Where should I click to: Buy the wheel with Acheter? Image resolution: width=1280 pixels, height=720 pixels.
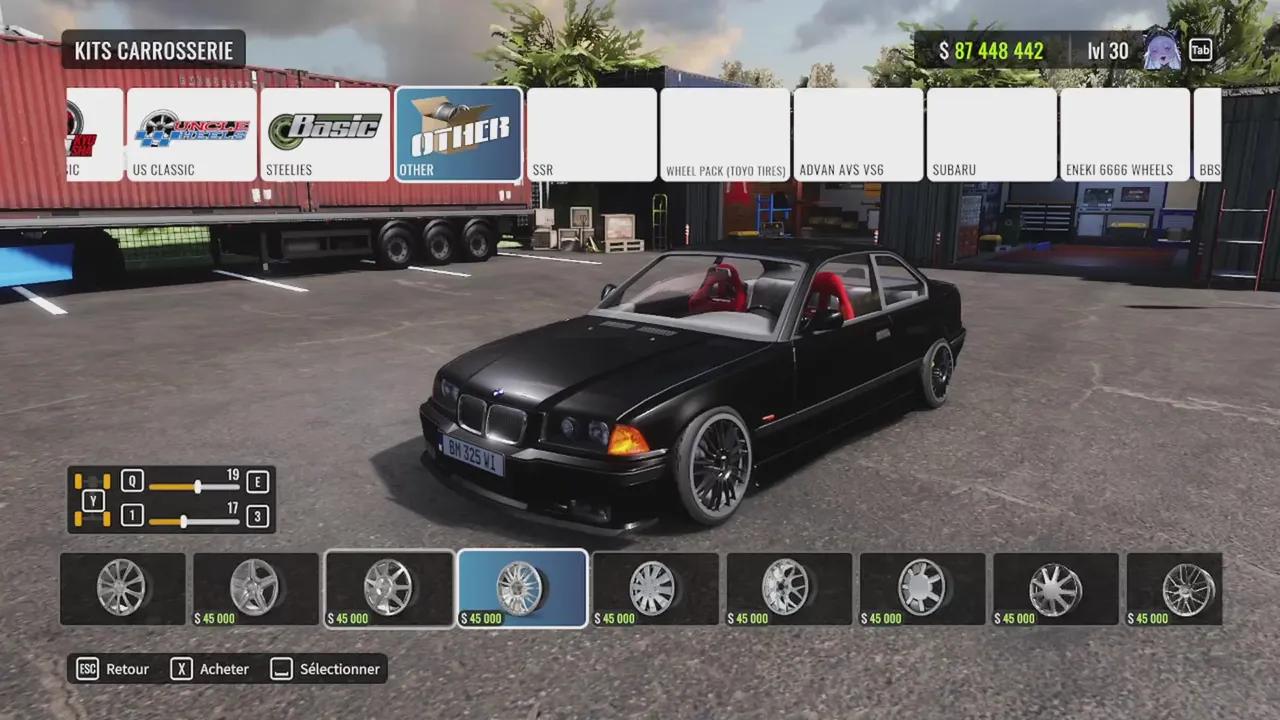(x=211, y=669)
